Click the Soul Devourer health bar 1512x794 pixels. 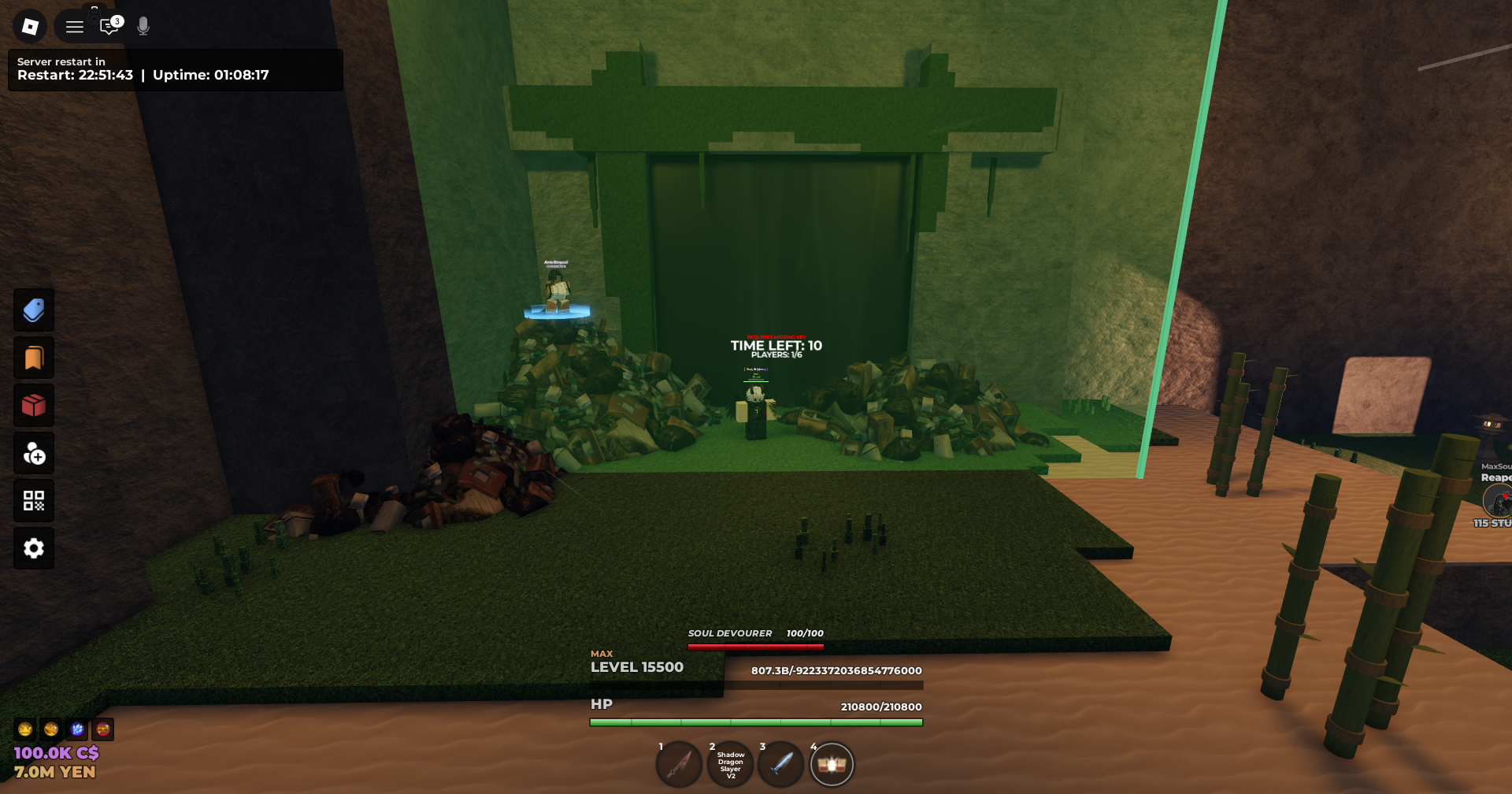click(754, 644)
